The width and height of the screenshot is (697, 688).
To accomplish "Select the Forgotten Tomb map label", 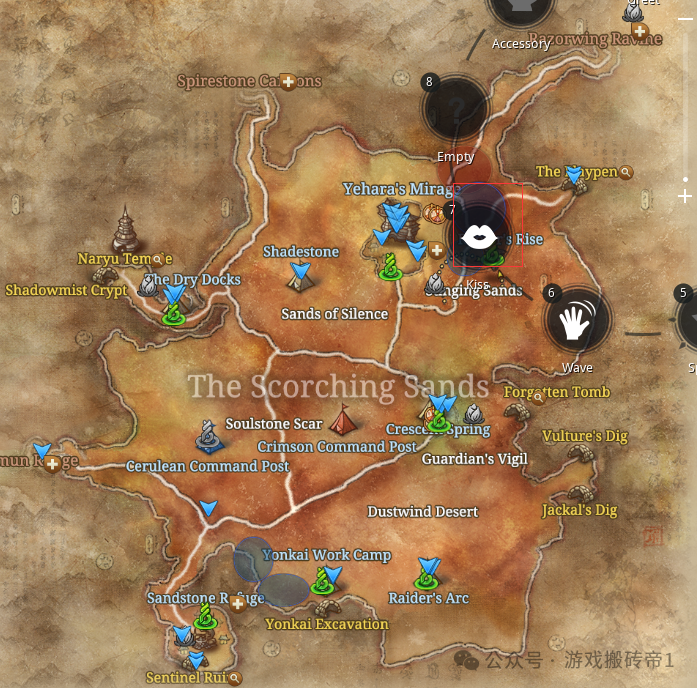I will point(557,392).
